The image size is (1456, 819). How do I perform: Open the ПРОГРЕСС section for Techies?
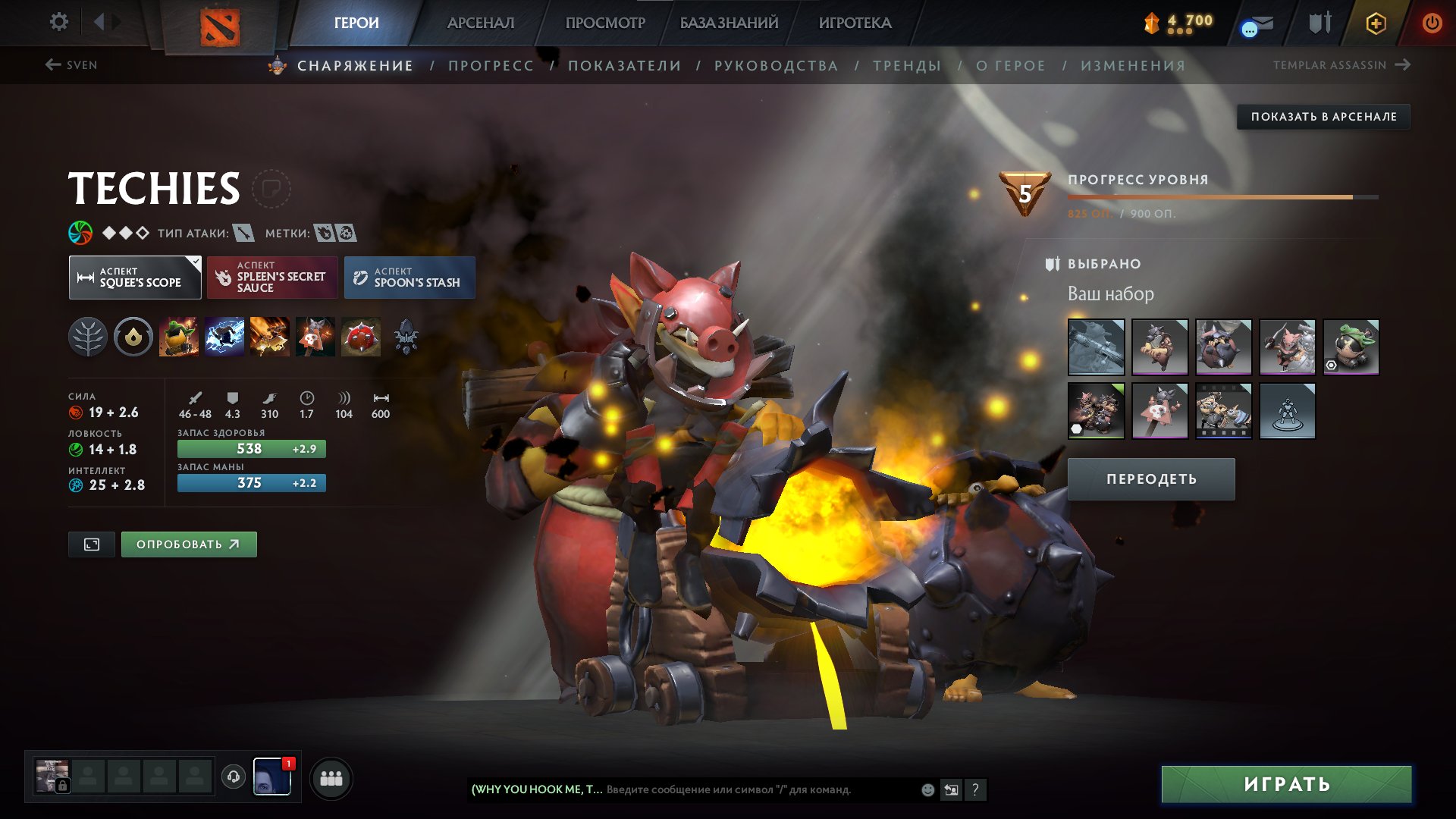point(490,65)
